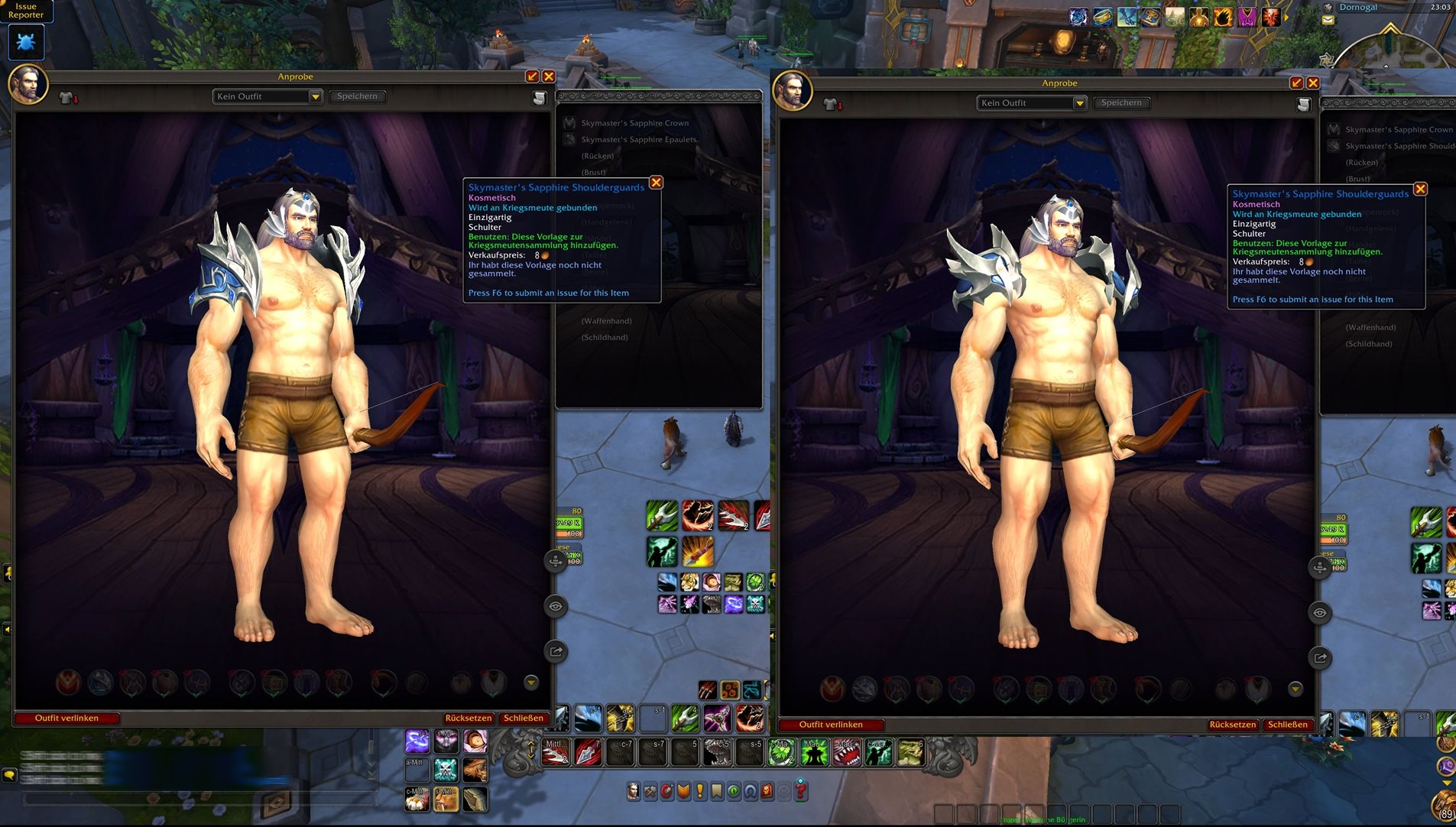This screenshot has width=1456, height=827.
Task: Open group finder via the green eye
Action: coord(734,792)
